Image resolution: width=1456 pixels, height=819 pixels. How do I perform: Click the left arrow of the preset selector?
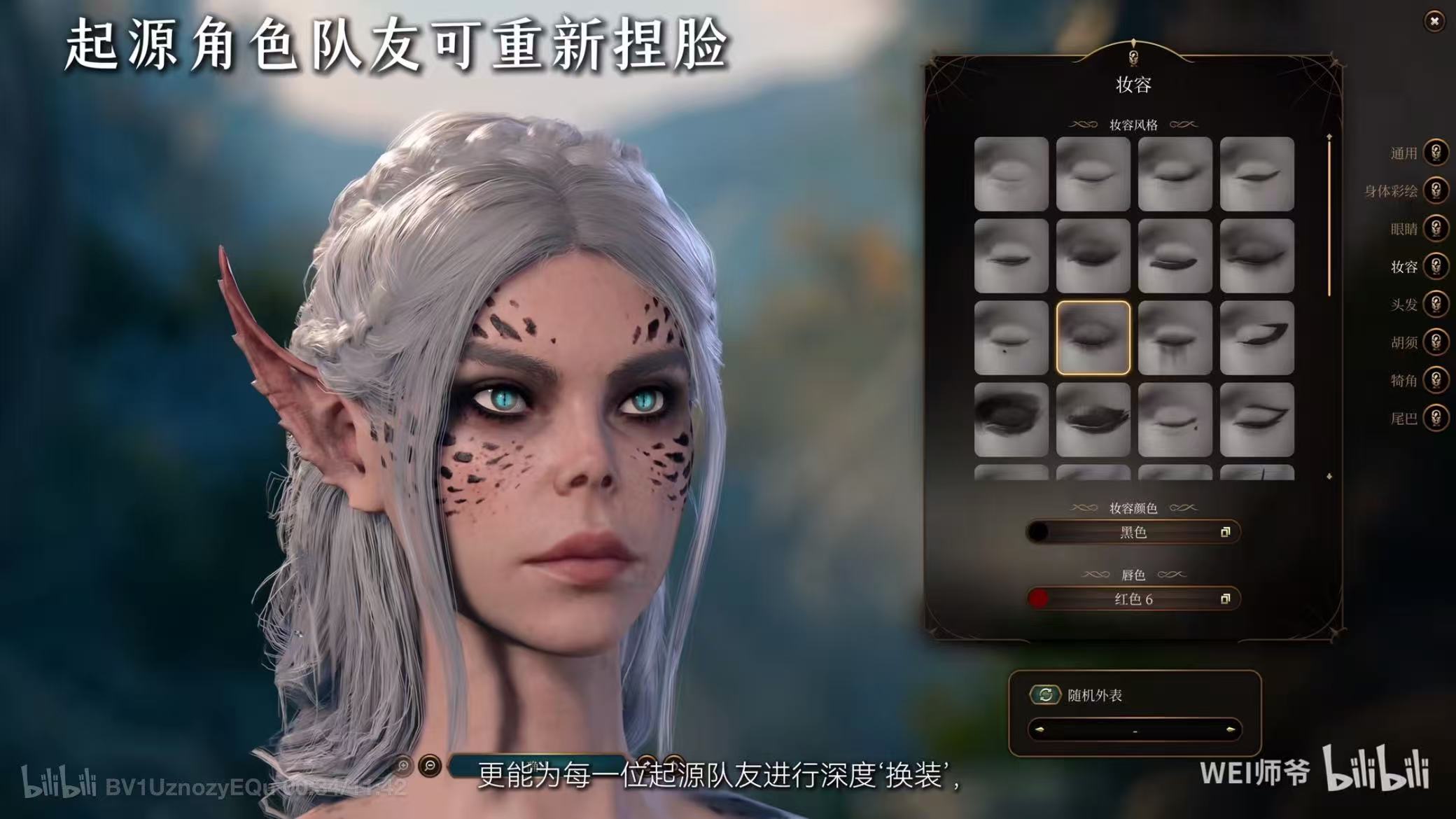click(1039, 730)
